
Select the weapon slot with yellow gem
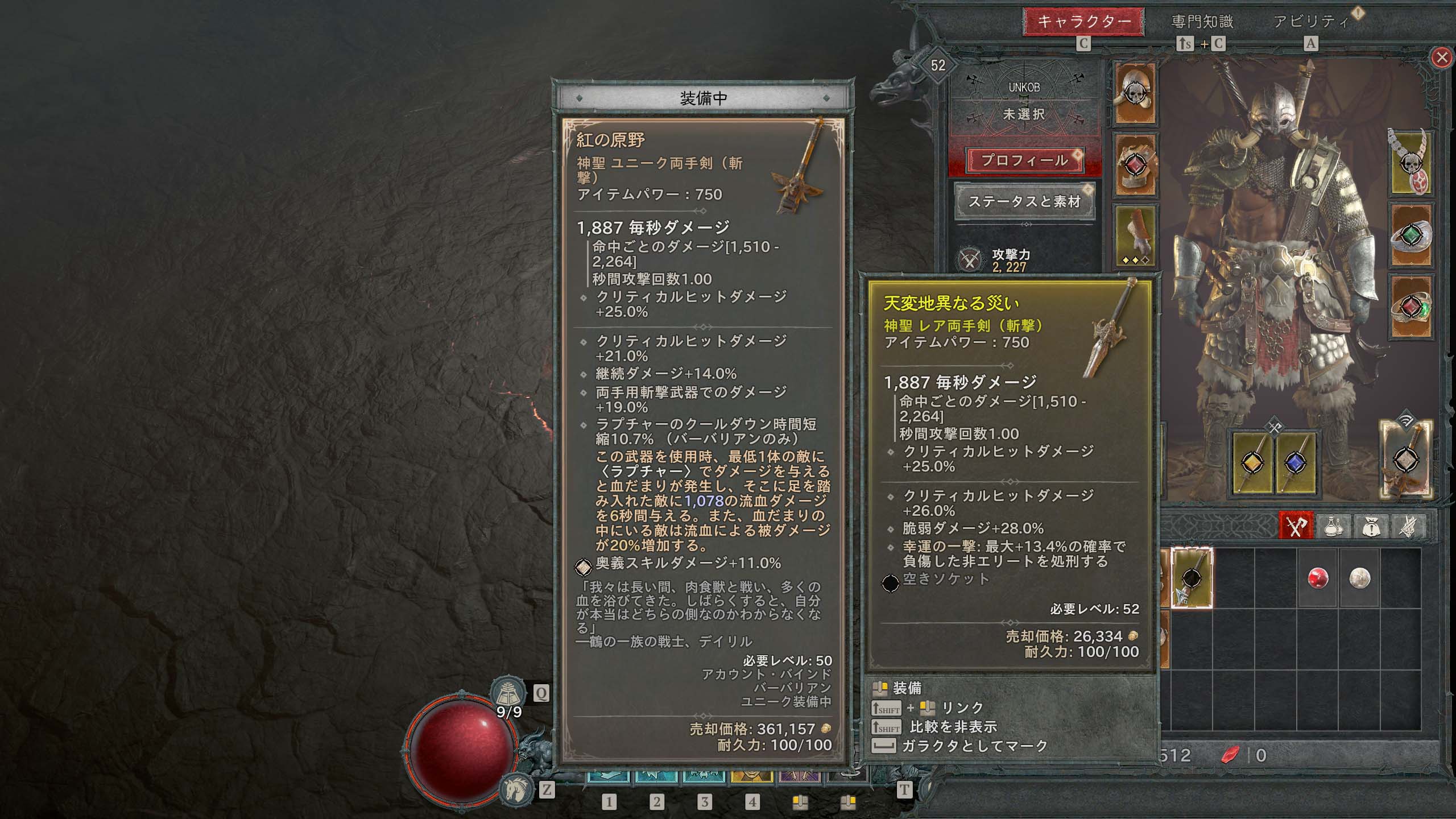tap(1251, 463)
